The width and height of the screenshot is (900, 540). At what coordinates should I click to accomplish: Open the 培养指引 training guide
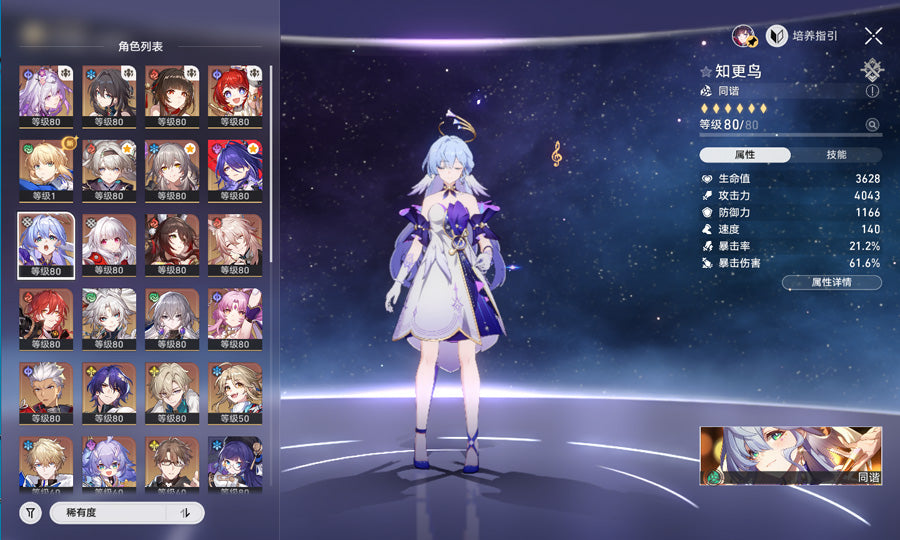[803, 36]
